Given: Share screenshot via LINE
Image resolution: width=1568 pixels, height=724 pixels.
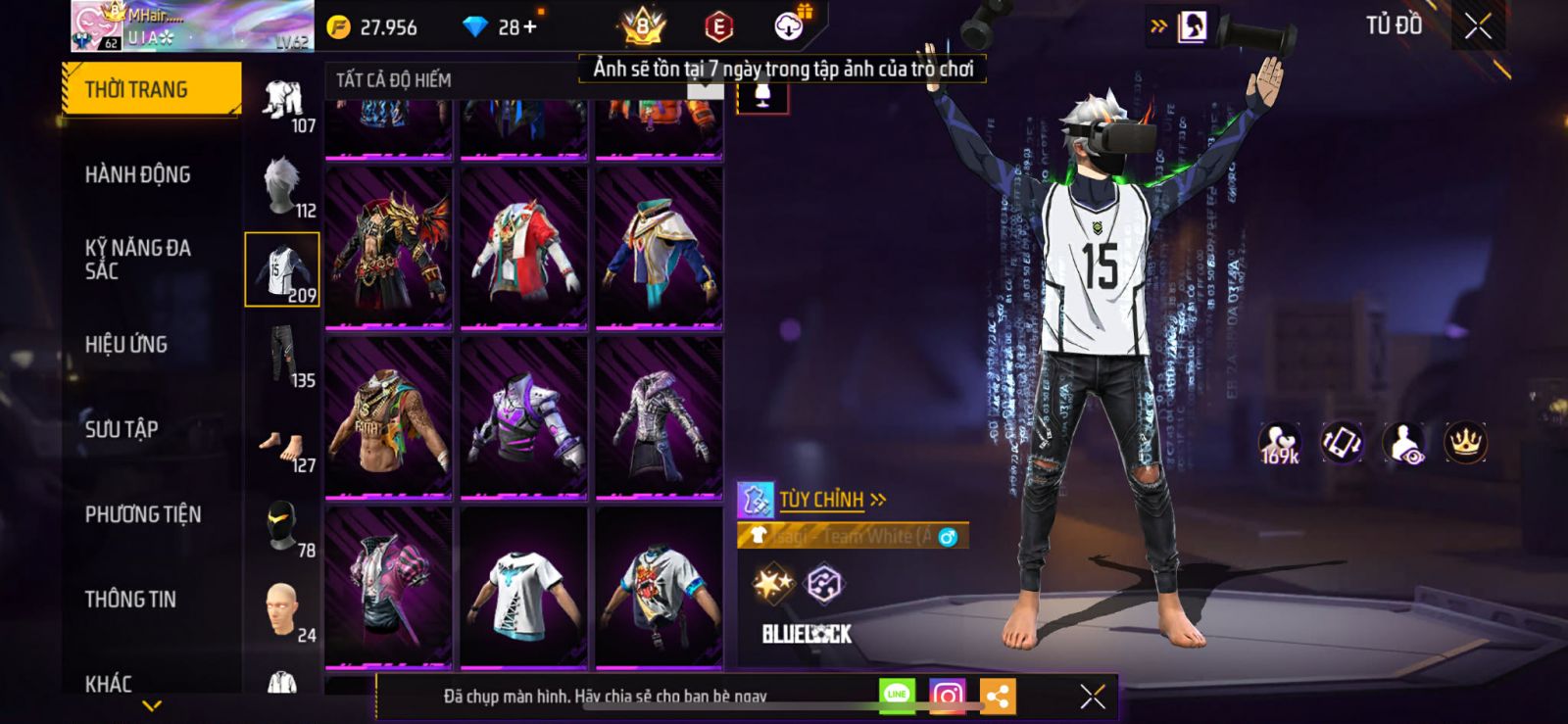Looking at the screenshot, I should pos(897,695).
